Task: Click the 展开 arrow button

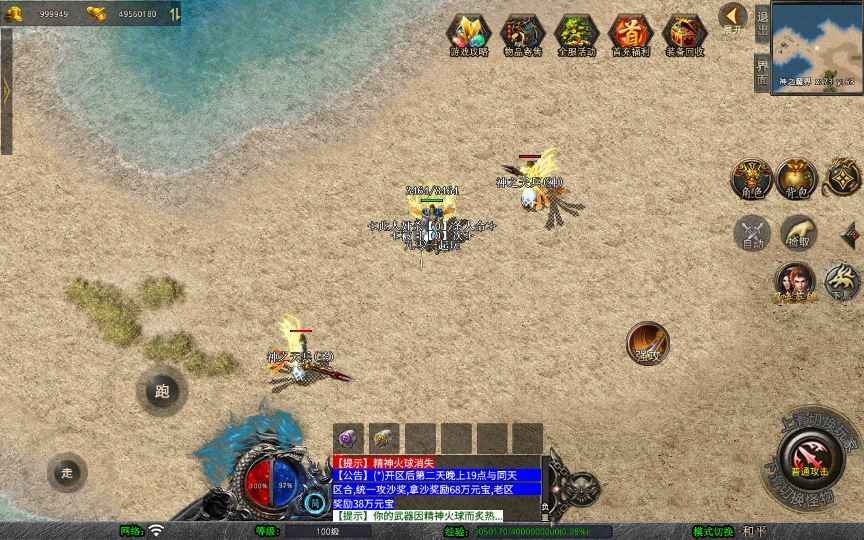Action: [x=733, y=17]
